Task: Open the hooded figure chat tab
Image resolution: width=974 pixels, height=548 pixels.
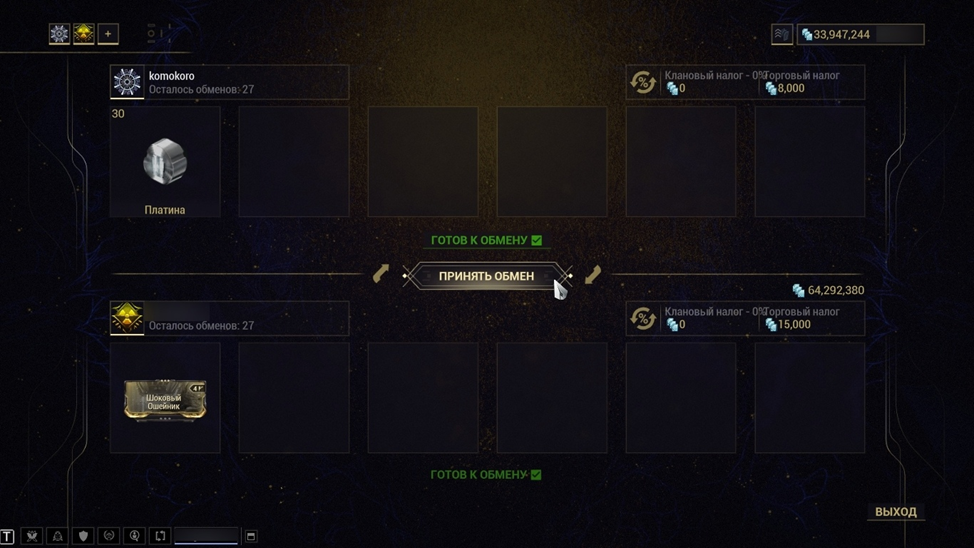Action: (x=58, y=537)
